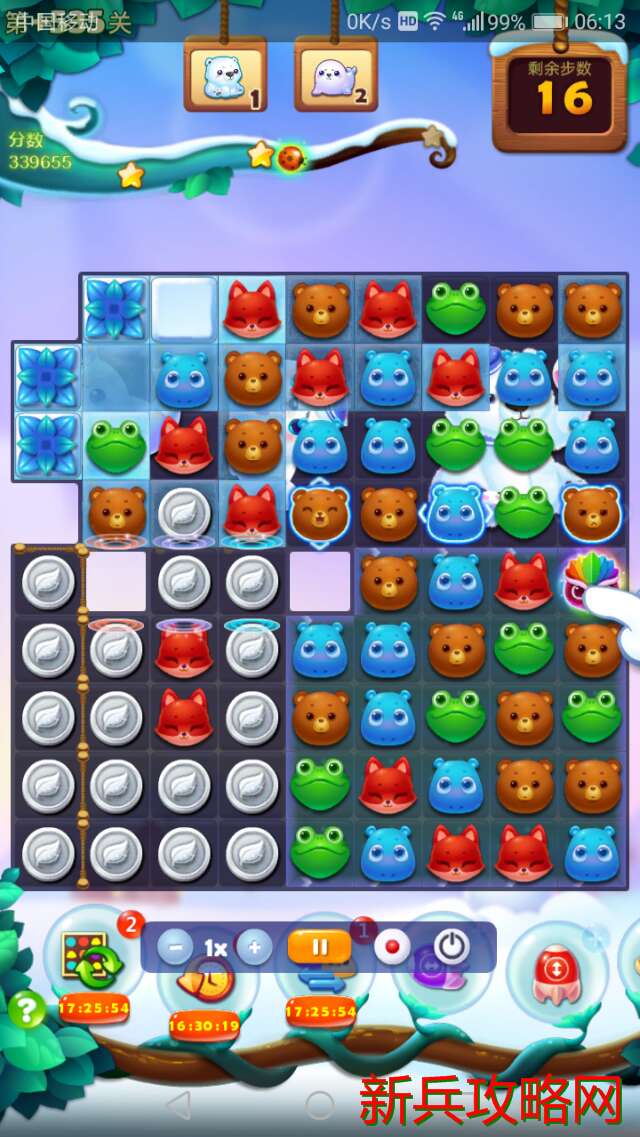Start recording with the red dot button

tap(392, 947)
